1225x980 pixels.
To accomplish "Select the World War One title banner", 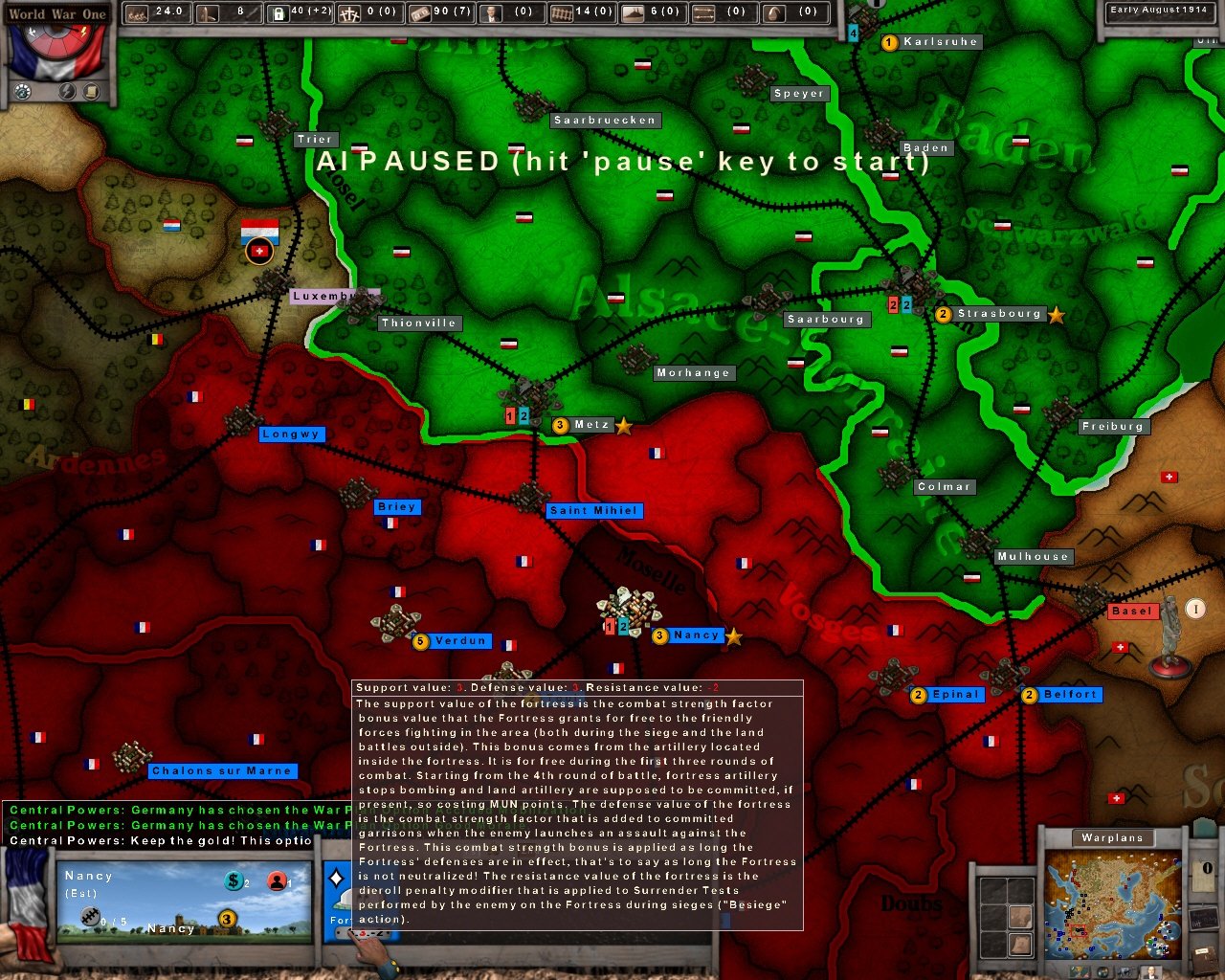I will [56, 13].
